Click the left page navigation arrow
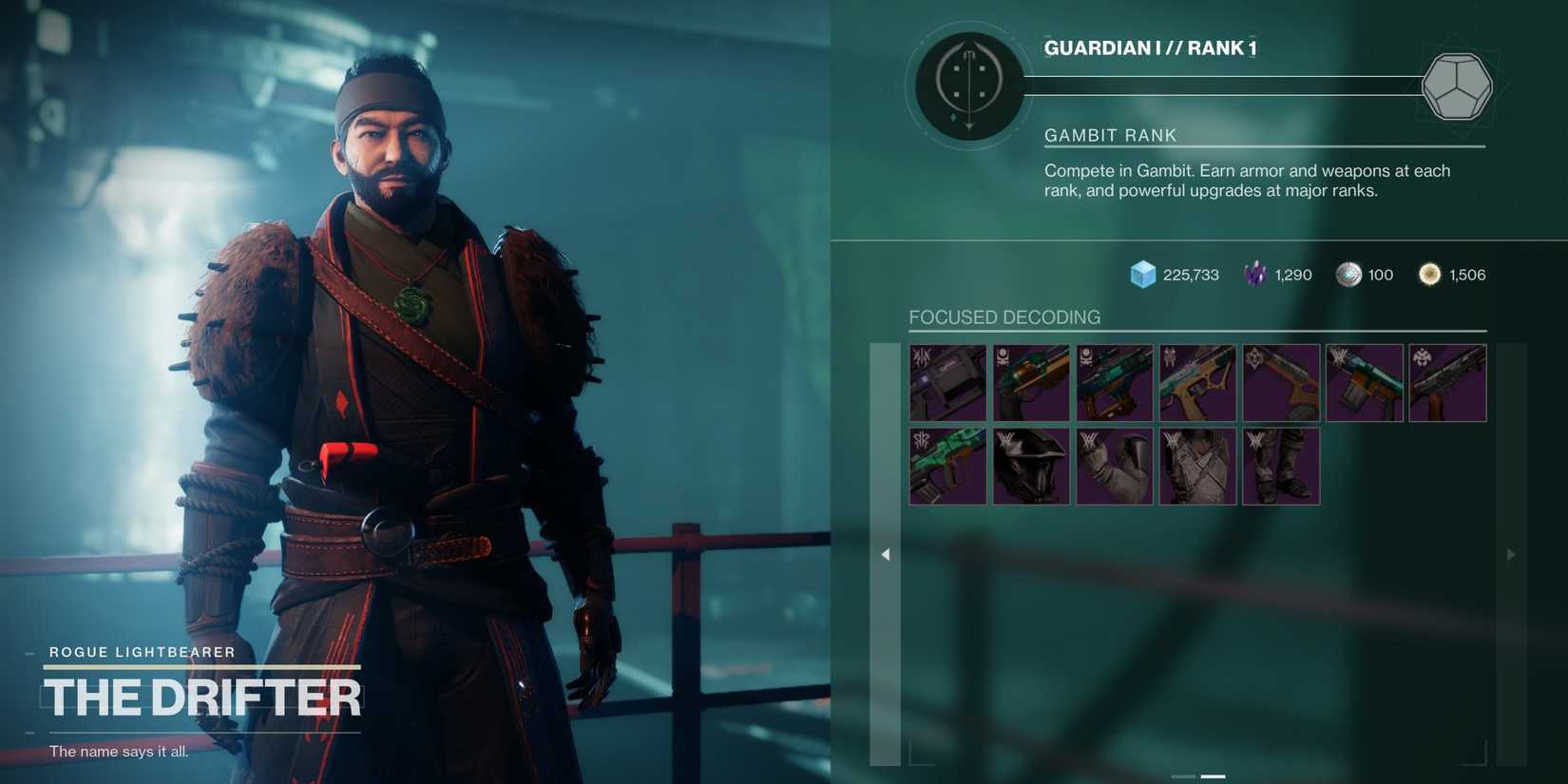The height and width of the screenshot is (784, 1568). [885, 553]
